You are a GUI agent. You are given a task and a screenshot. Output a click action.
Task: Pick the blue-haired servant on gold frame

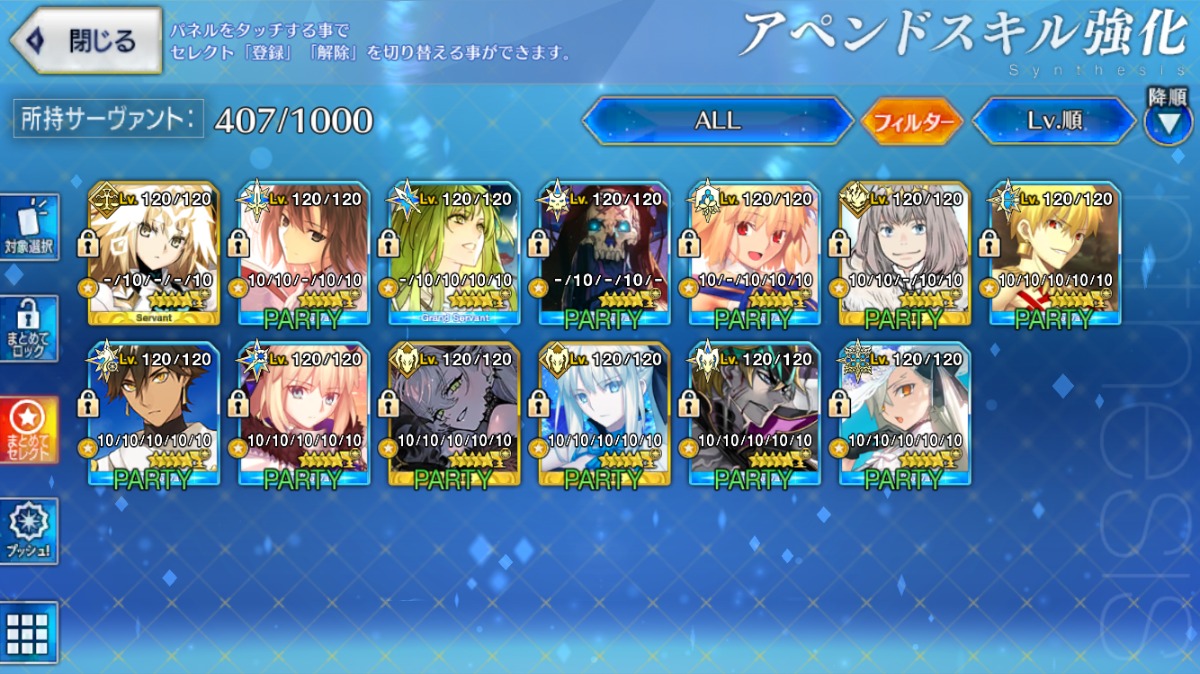pos(604,413)
